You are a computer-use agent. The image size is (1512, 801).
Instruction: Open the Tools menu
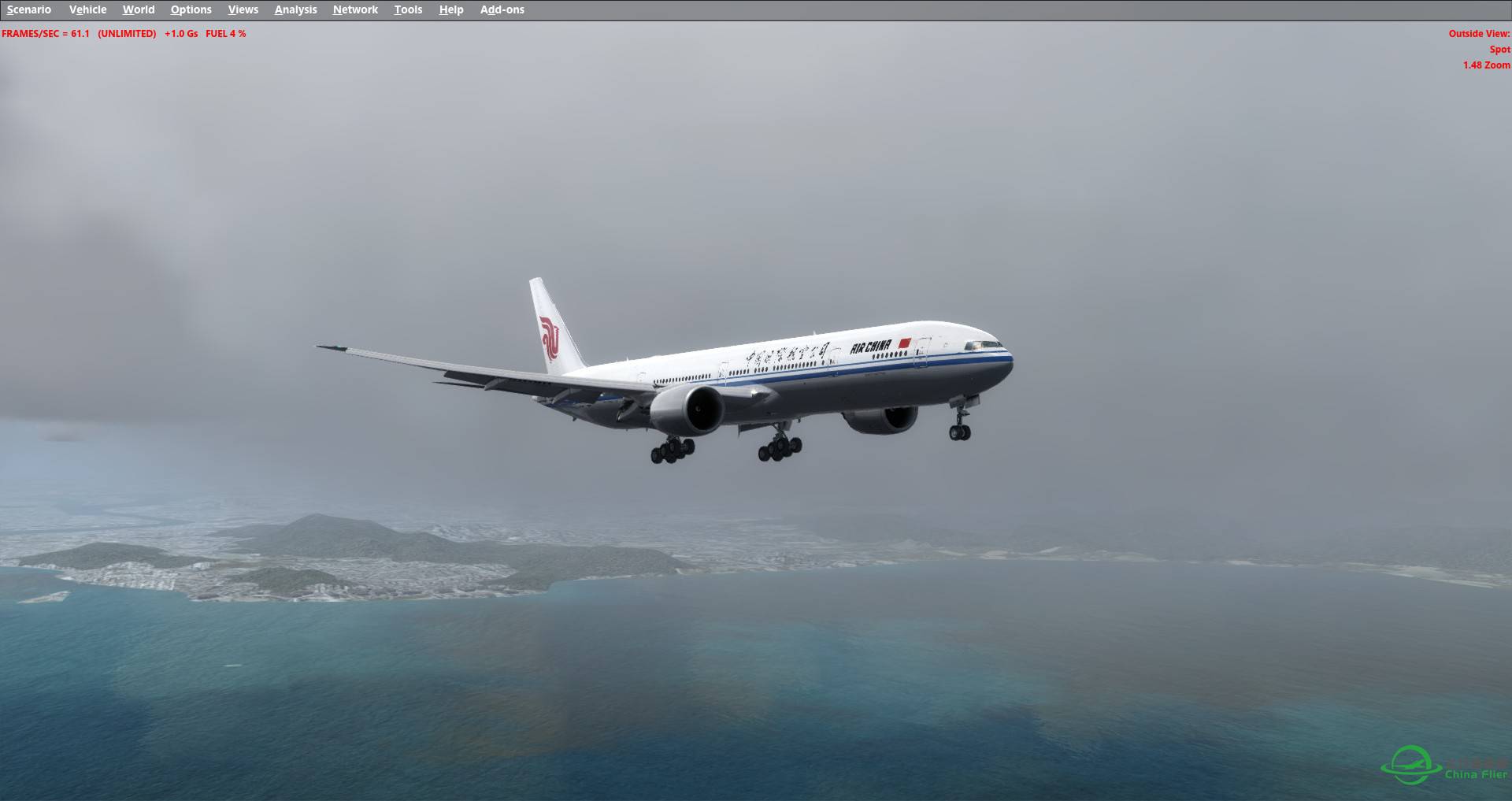(408, 9)
